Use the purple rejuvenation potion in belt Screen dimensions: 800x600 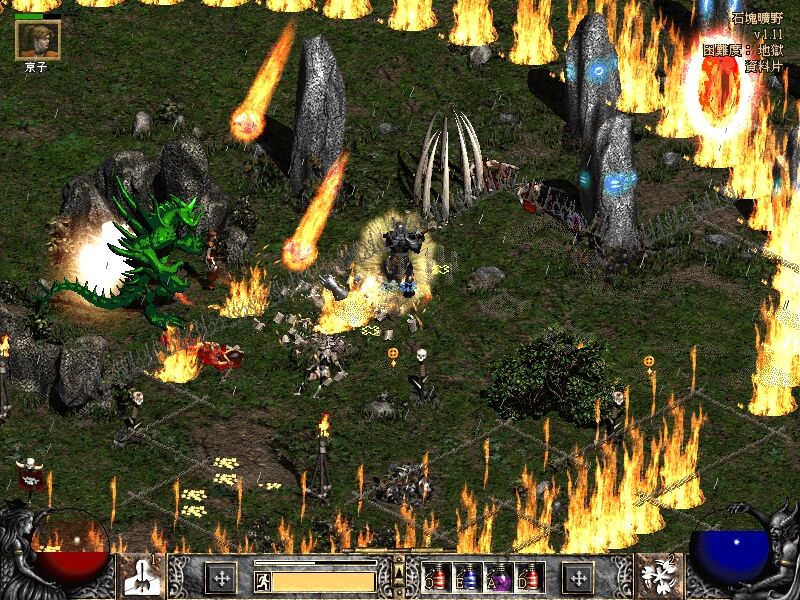(498, 577)
